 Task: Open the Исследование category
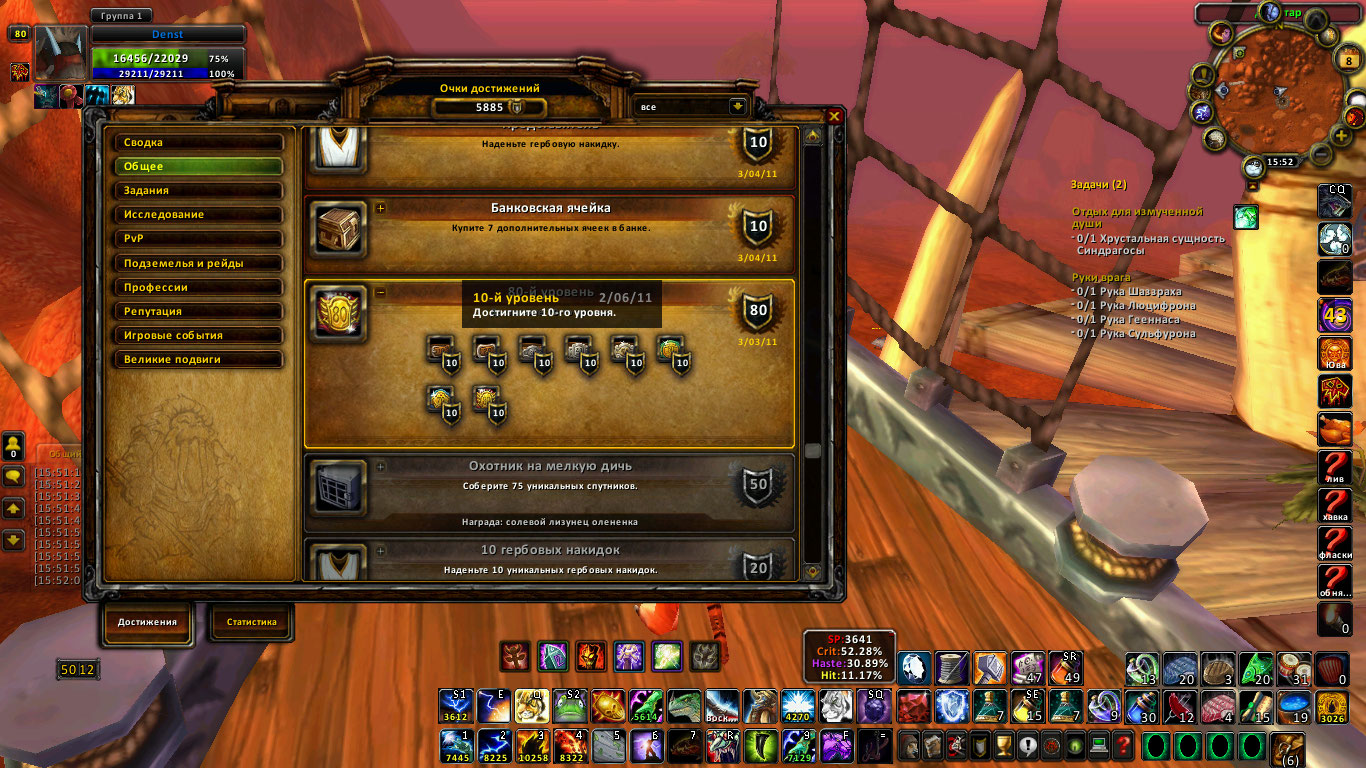(198, 215)
